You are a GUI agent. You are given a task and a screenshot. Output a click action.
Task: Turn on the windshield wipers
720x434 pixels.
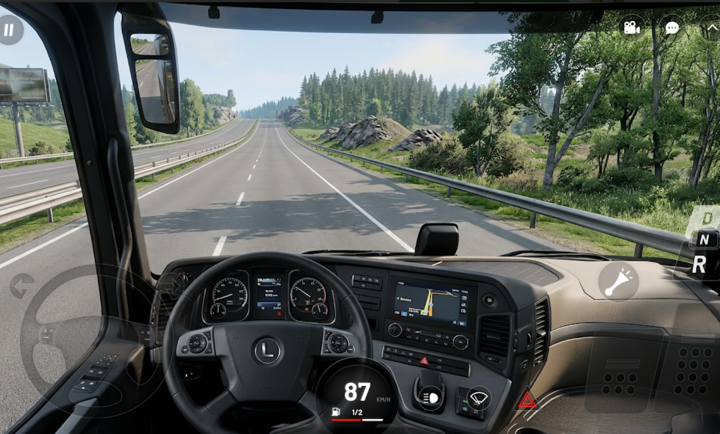coord(478,398)
